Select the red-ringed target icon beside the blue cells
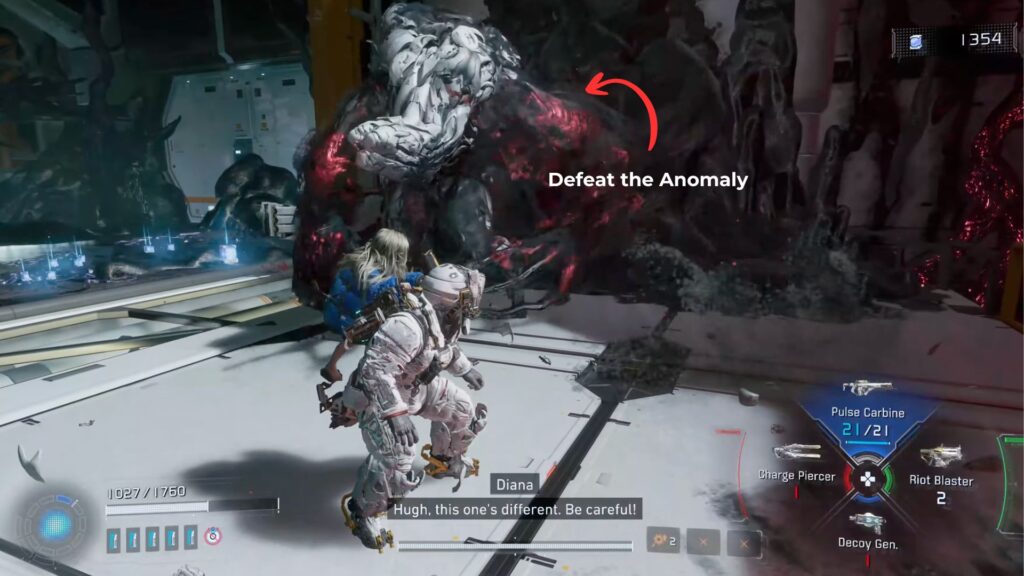1024x576 pixels. [211, 537]
